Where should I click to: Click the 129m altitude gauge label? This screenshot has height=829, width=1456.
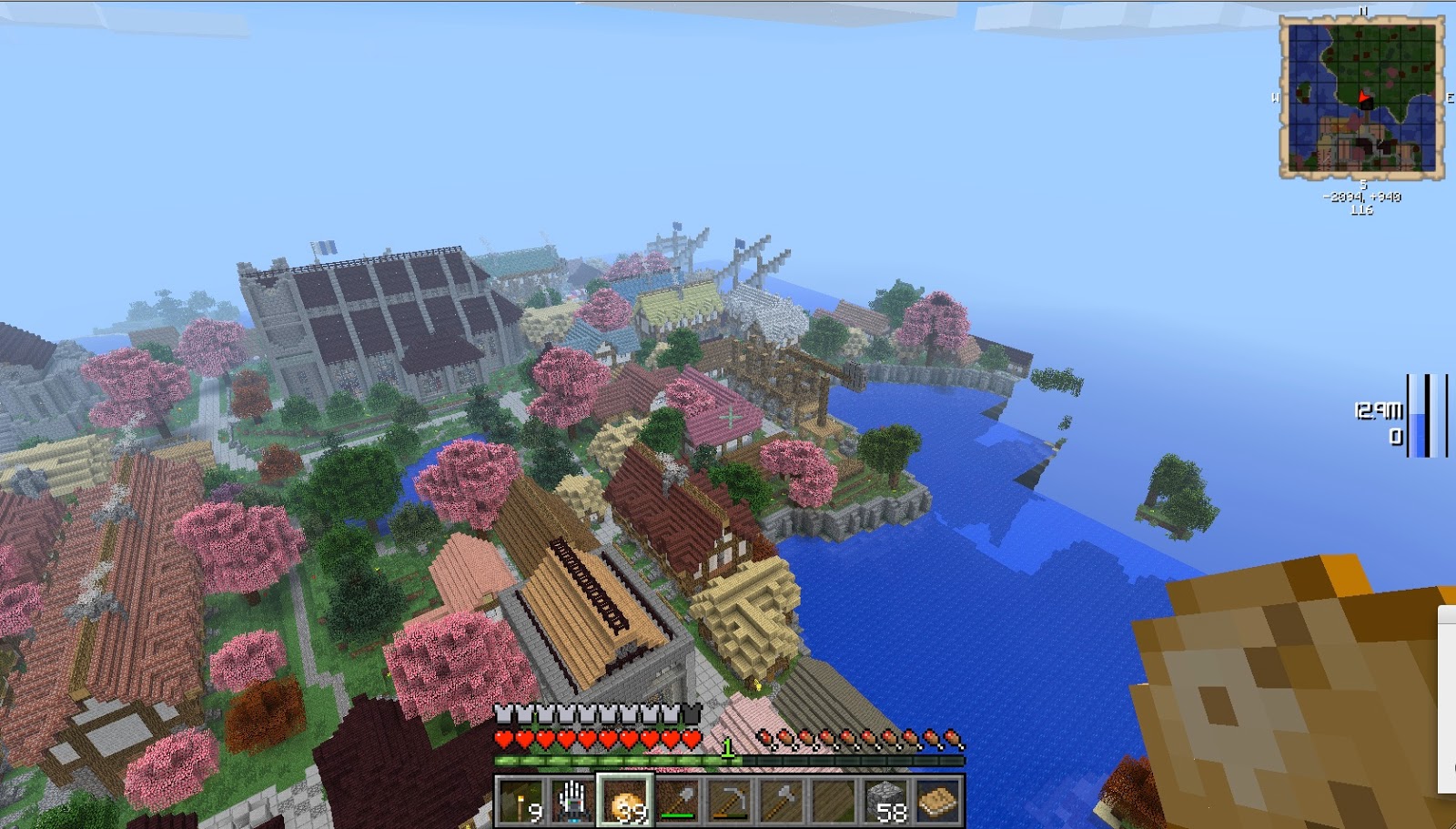[1381, 409]
